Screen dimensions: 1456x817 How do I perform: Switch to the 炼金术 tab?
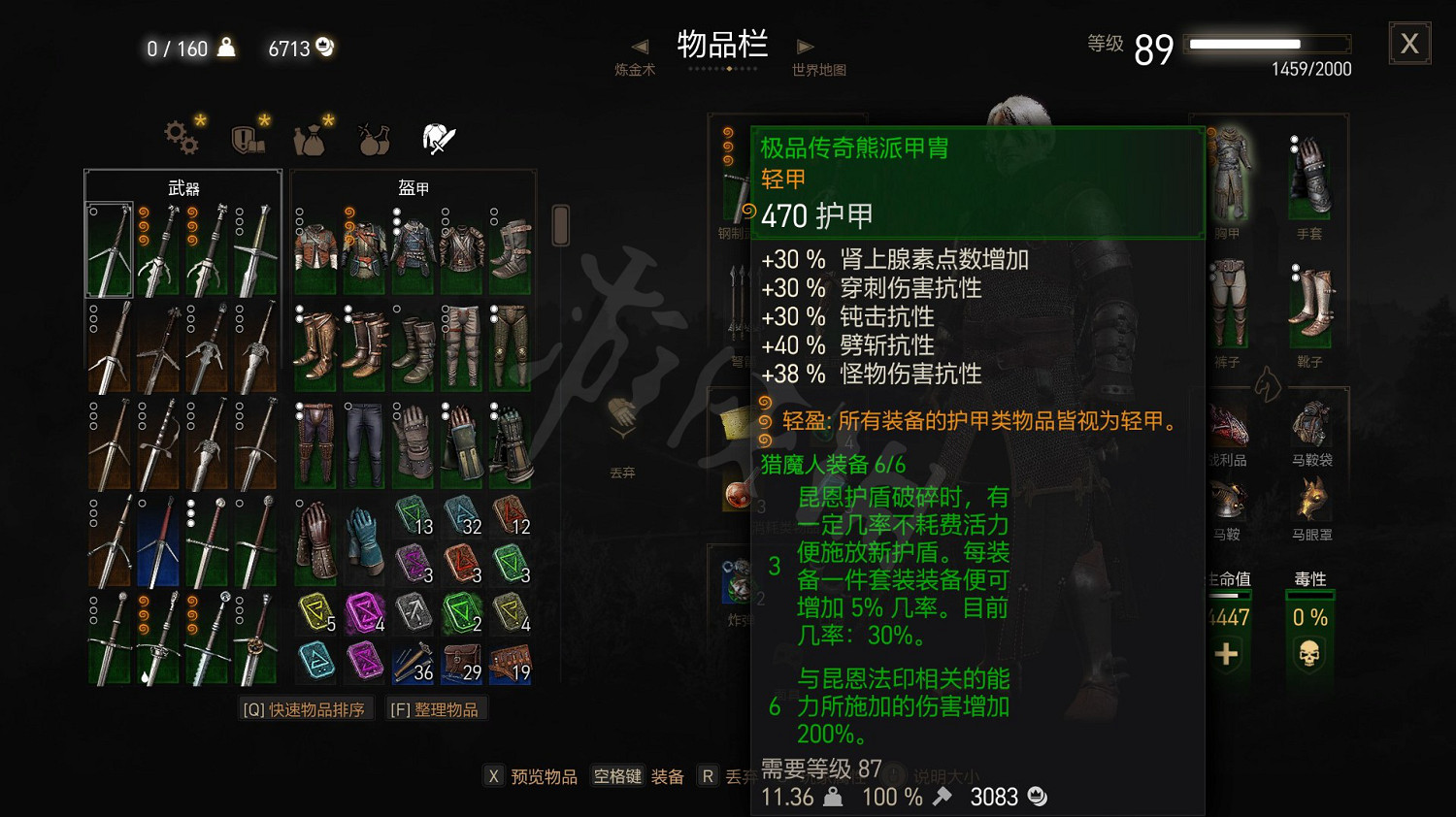coord(636,70)
